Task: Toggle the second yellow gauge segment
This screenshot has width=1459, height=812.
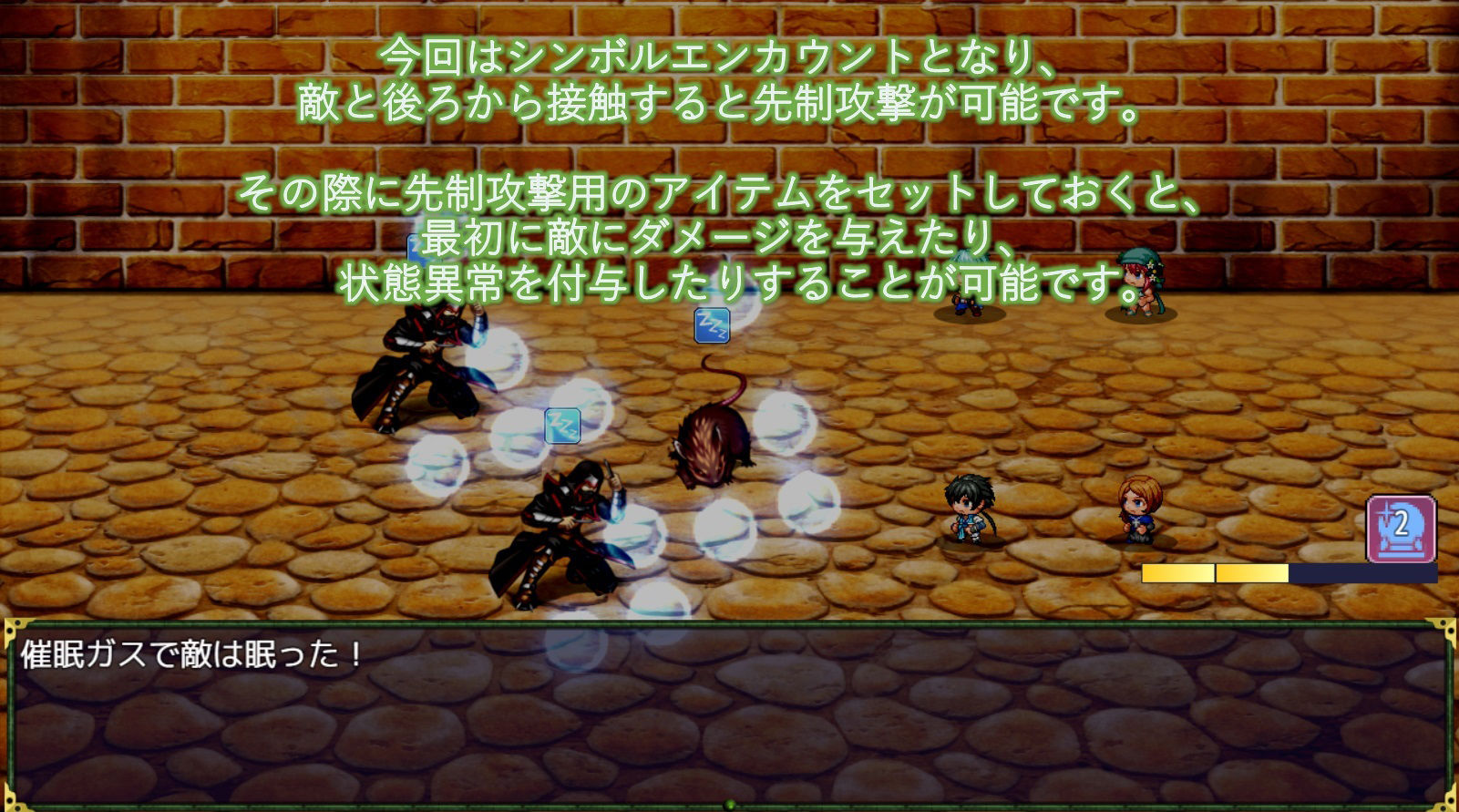Action: 1251,573
